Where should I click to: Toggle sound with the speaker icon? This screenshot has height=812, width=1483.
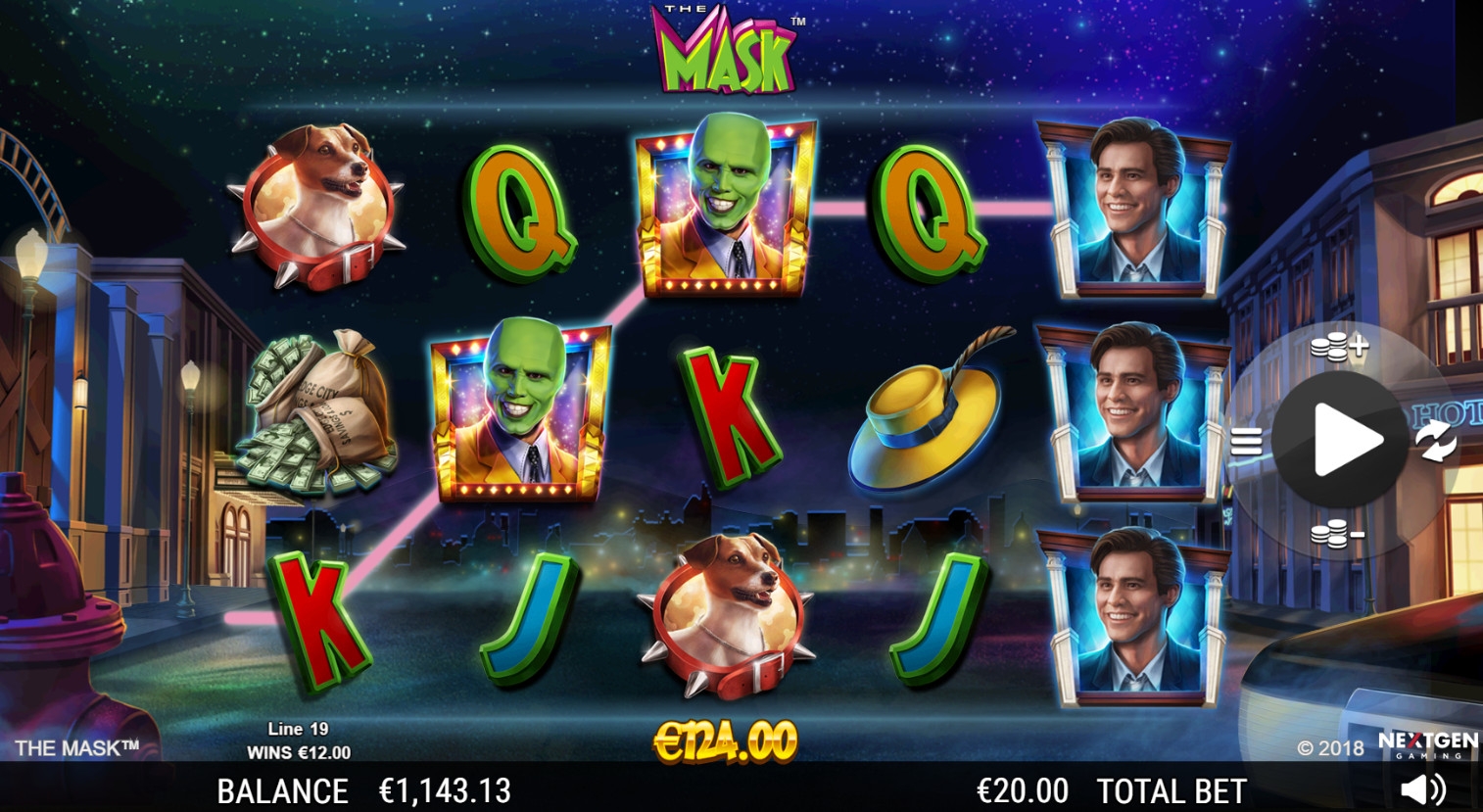1422,789
